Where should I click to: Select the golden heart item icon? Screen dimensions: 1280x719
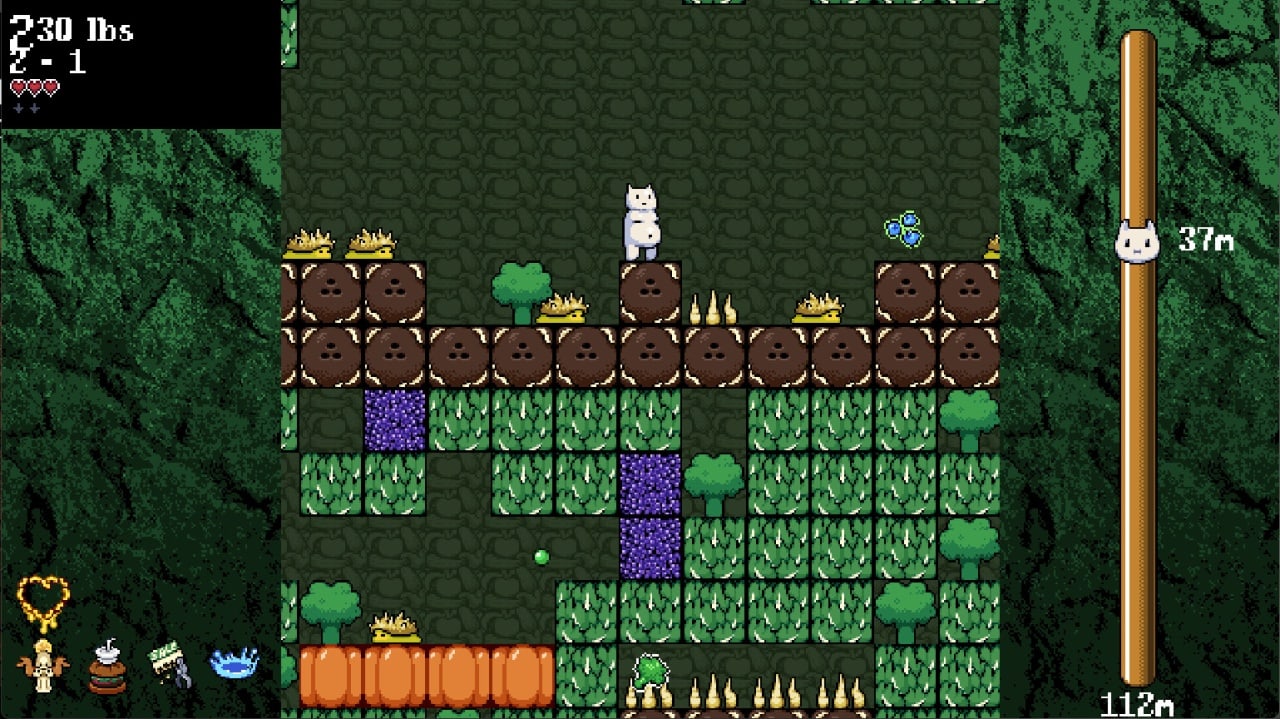point(43,601)
